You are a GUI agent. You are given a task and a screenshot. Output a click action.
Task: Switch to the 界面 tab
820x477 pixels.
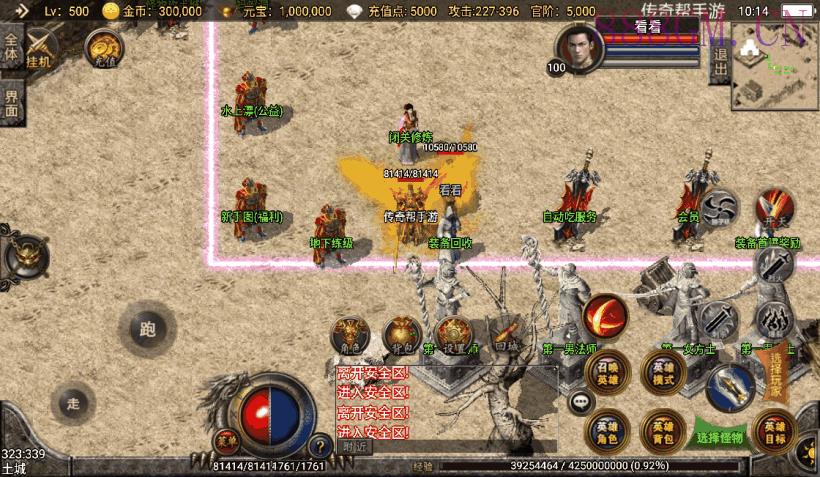click(11, 103)
